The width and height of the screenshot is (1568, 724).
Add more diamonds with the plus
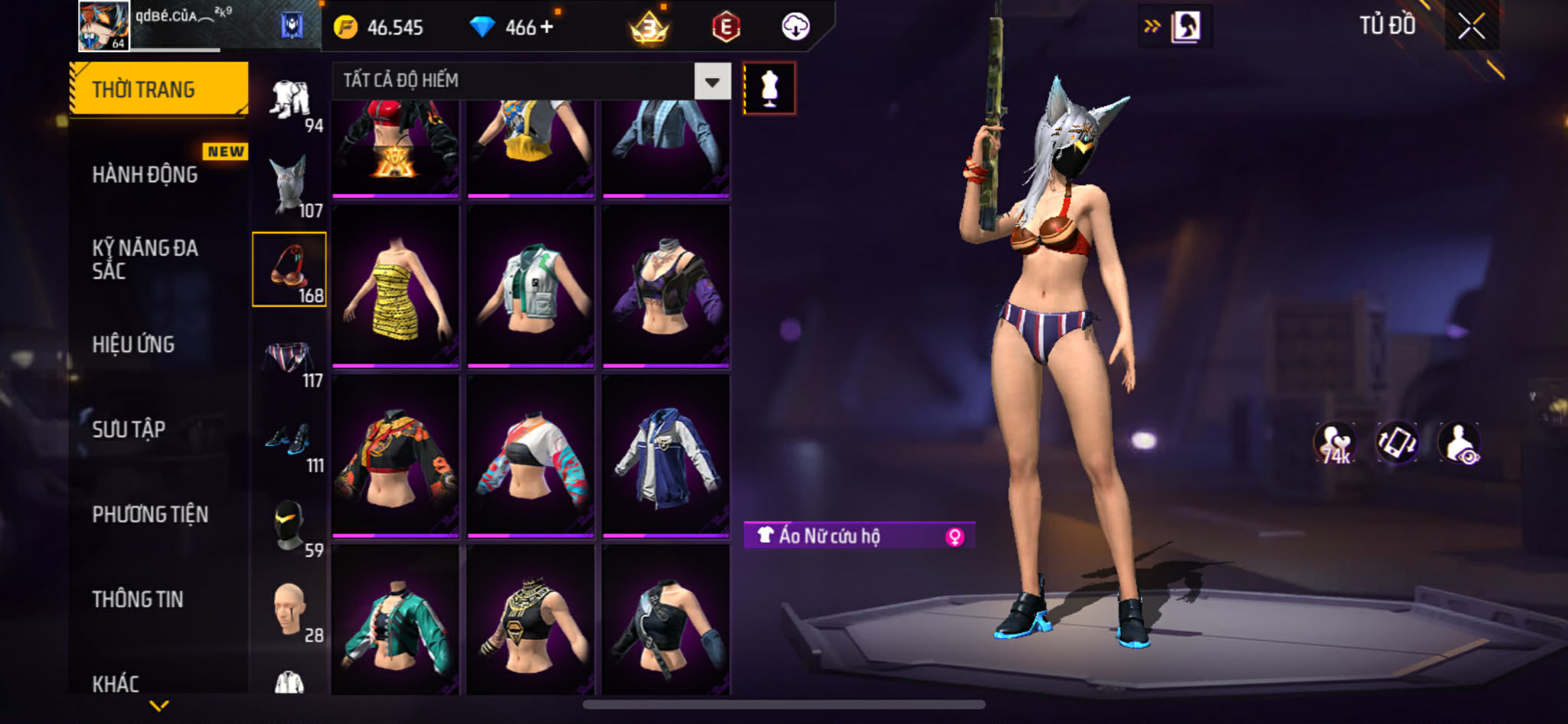point(547,28)
